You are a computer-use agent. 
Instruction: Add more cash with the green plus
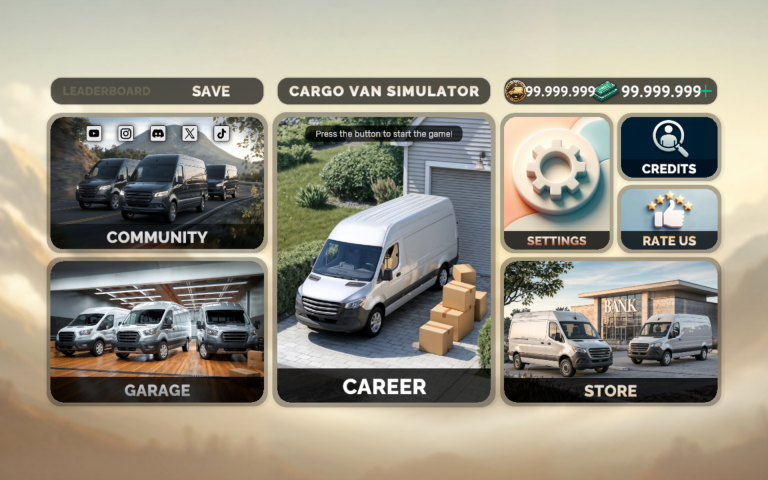[x=707, y=91]
